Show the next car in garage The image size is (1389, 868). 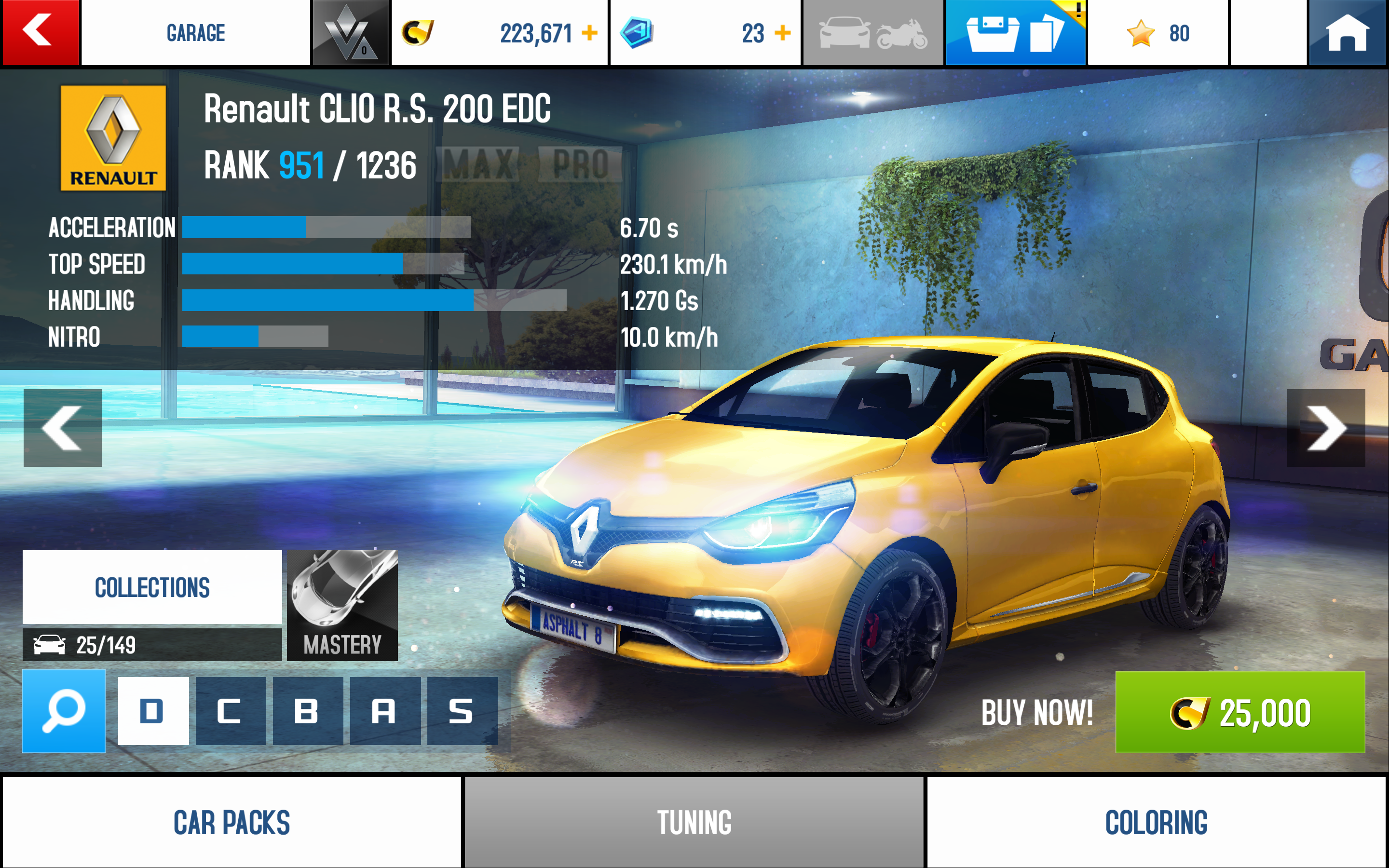[x=1325, y=428]
